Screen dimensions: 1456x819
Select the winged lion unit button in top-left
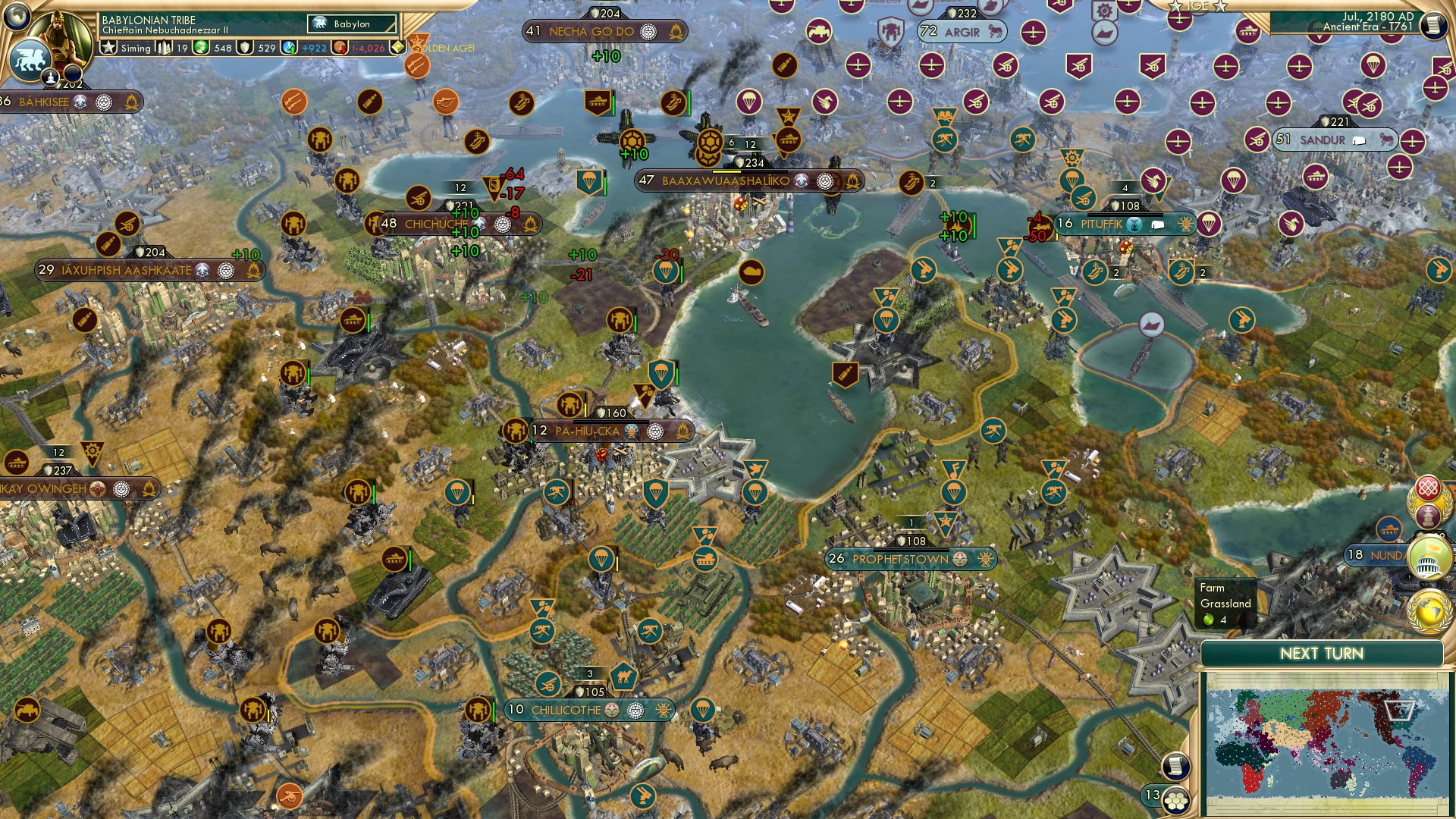tap(30, 61)
